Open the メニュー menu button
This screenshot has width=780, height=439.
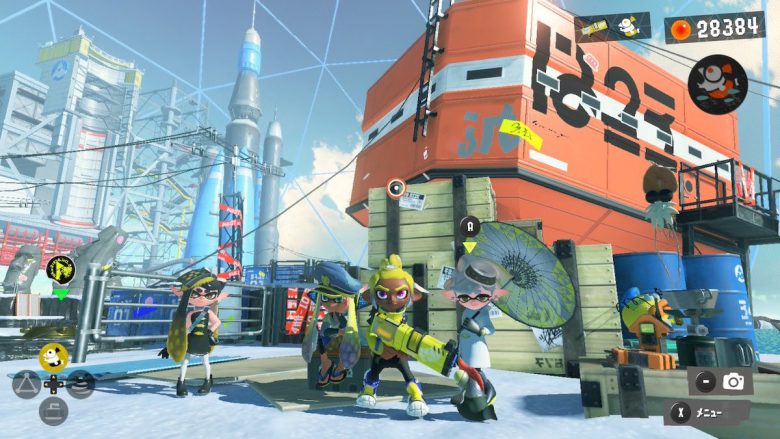pos(707,412)
